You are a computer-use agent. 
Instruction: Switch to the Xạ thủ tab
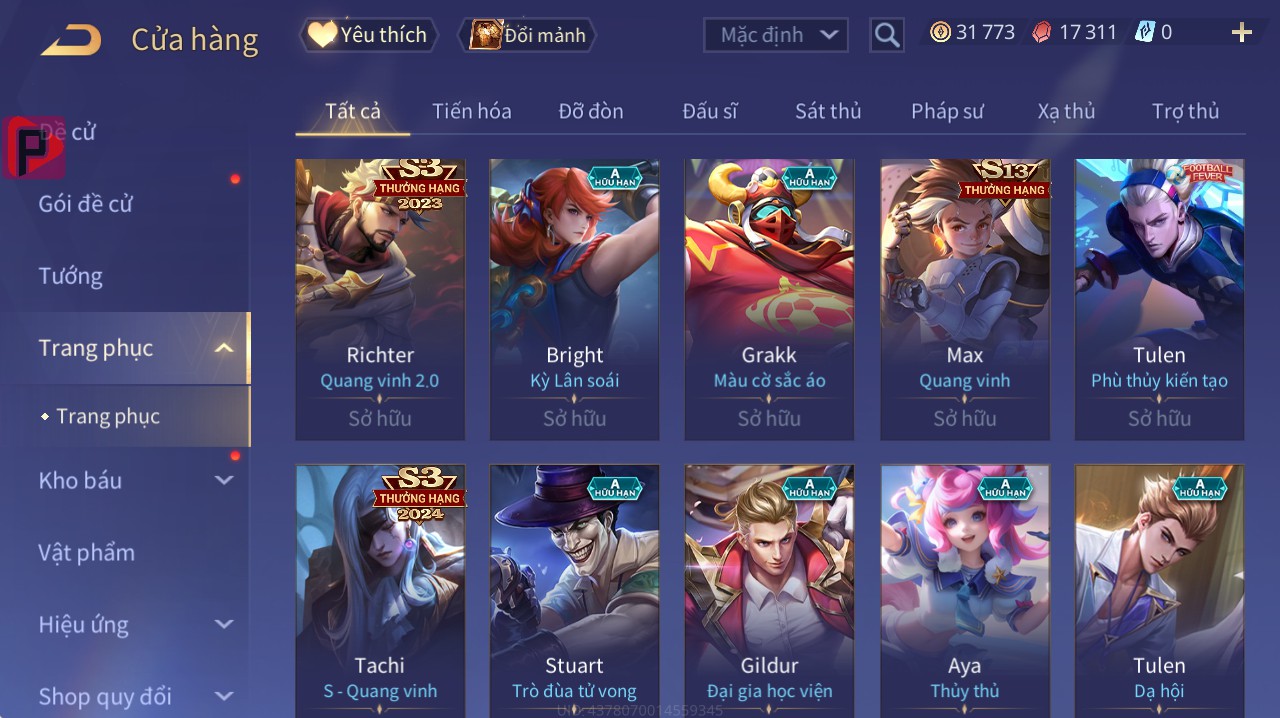(1066, 111)
